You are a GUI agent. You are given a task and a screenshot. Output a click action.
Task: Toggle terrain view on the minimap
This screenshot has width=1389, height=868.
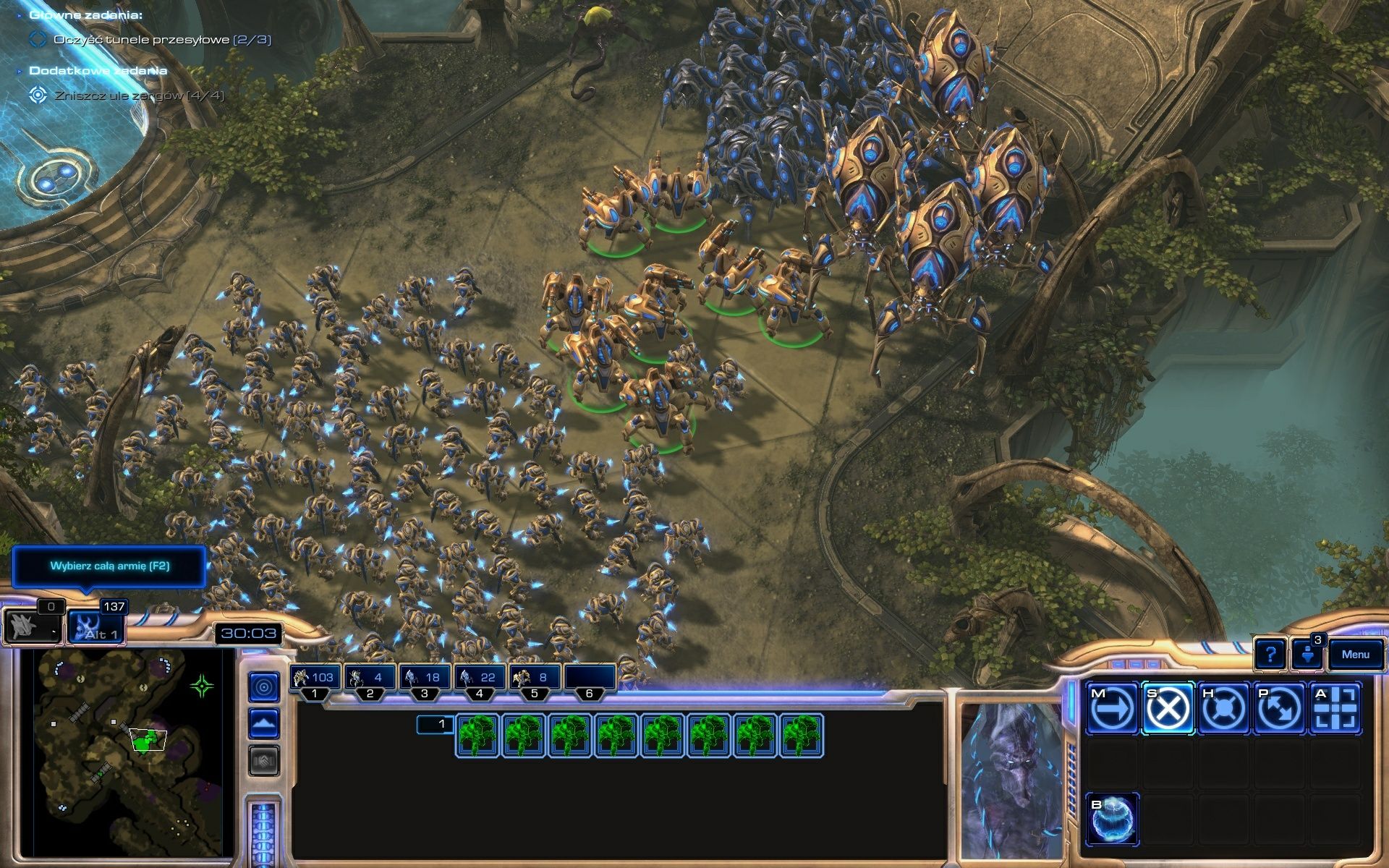(266, 723)
